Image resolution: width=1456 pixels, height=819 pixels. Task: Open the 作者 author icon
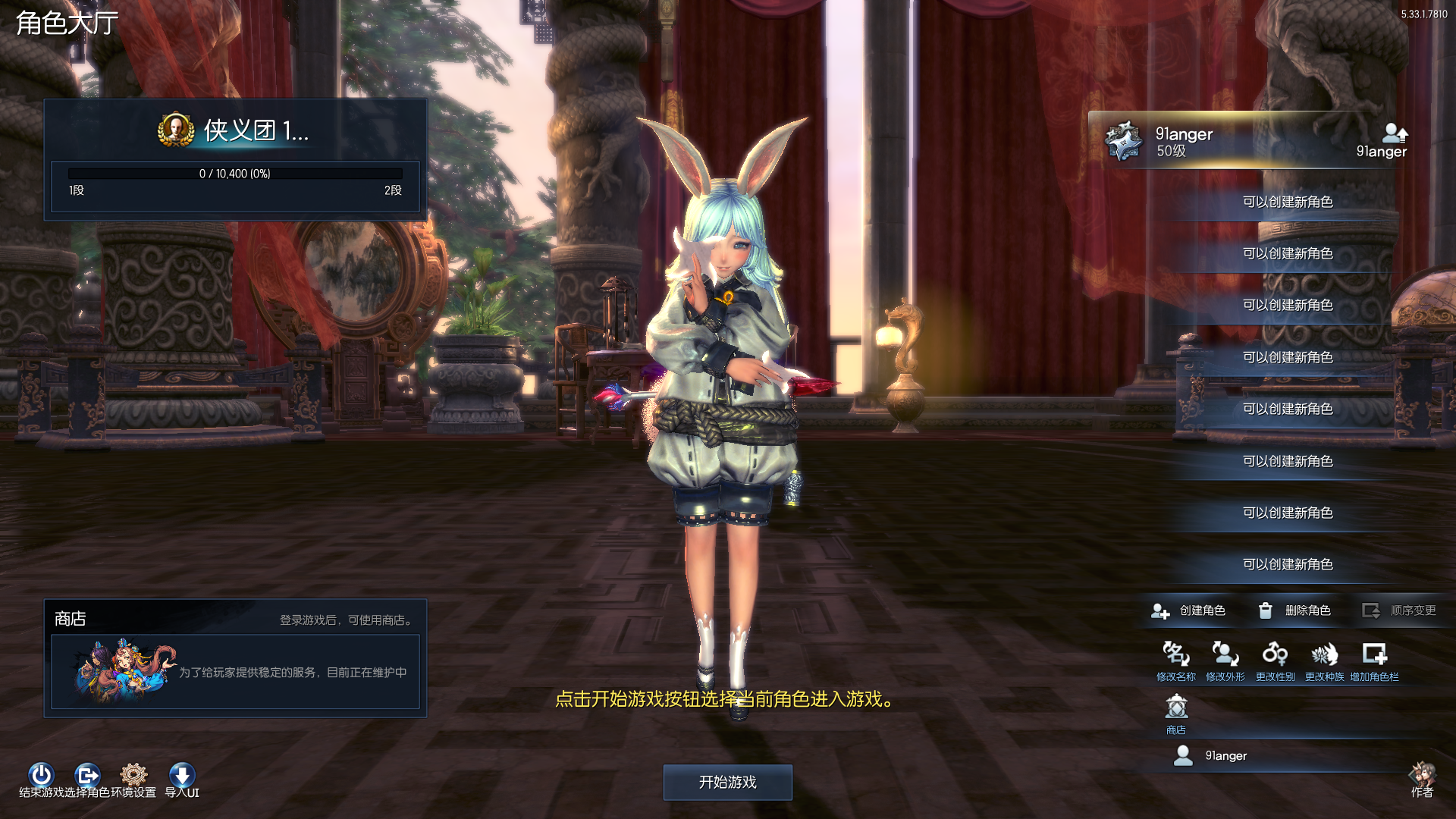1423,777
